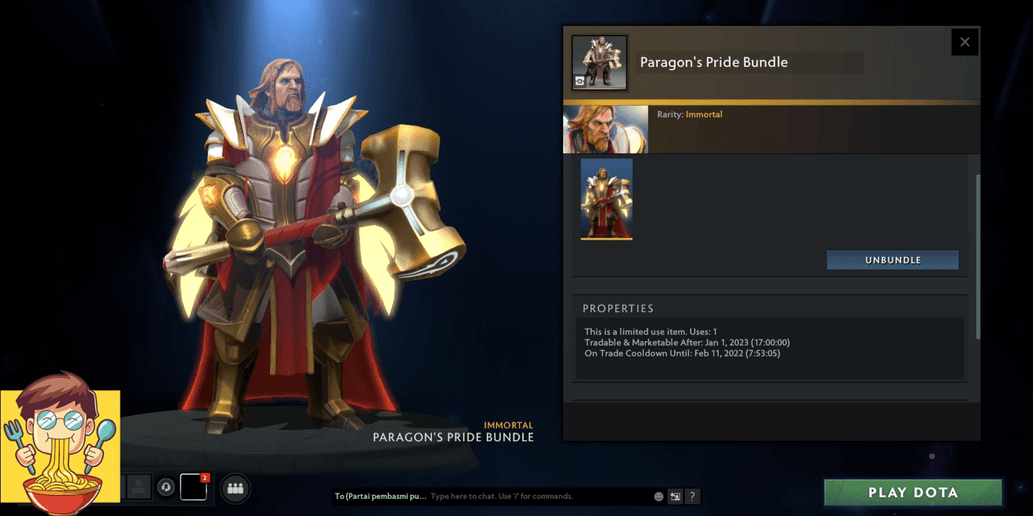The image size is (1033, 516).
Task: Focus the chat message input field
Action: click(x=538, y=496)
